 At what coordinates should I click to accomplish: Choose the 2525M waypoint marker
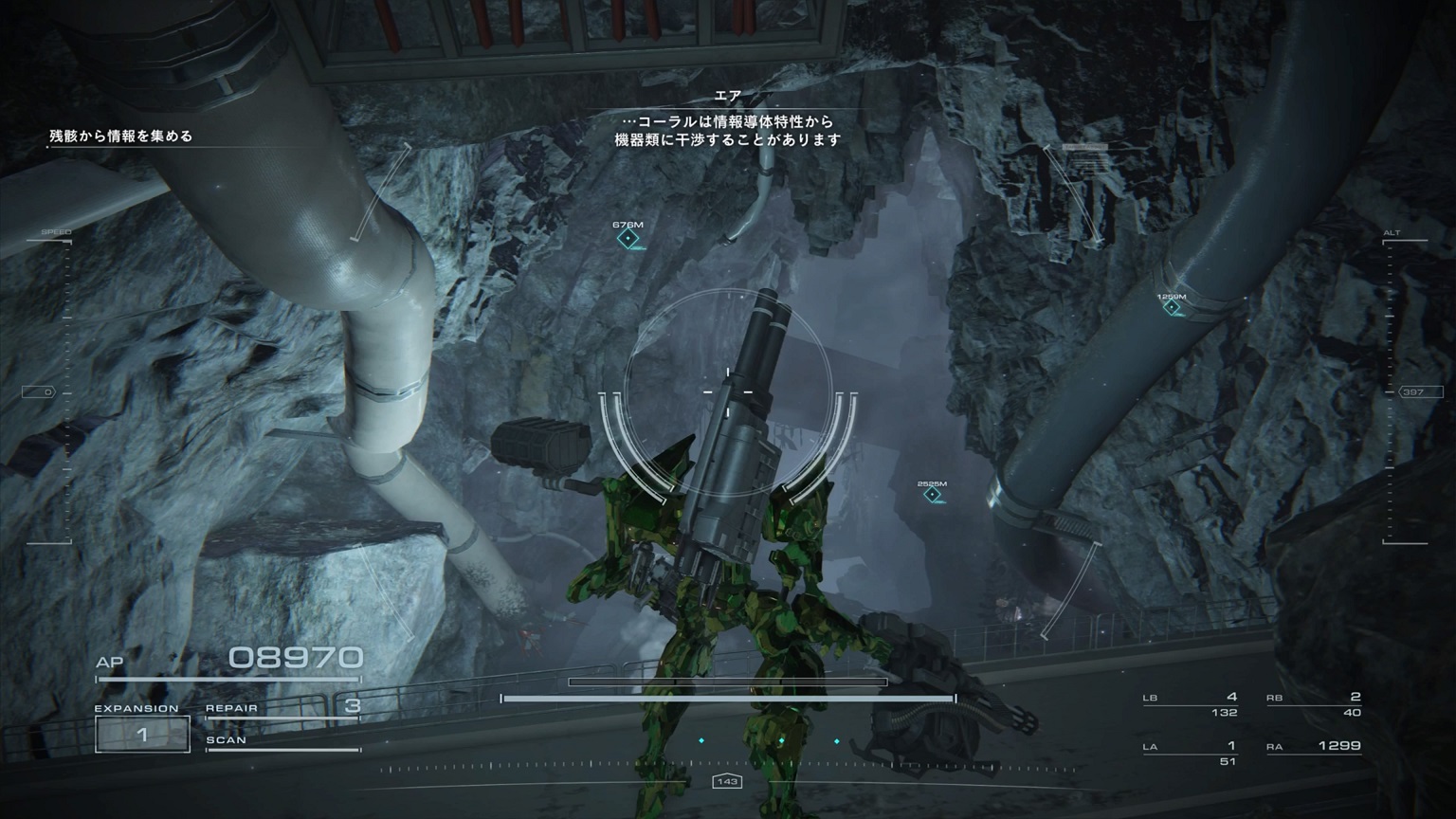[933, 494]
